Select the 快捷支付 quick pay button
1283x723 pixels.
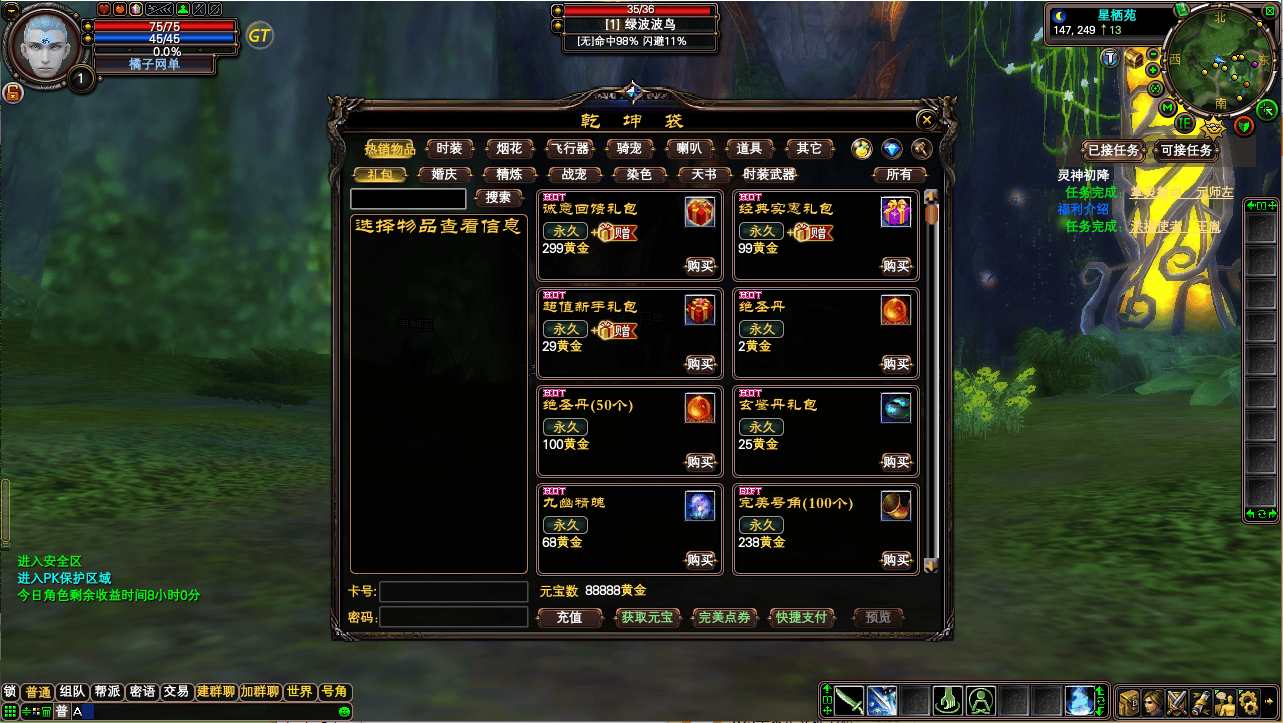point(801,618)
